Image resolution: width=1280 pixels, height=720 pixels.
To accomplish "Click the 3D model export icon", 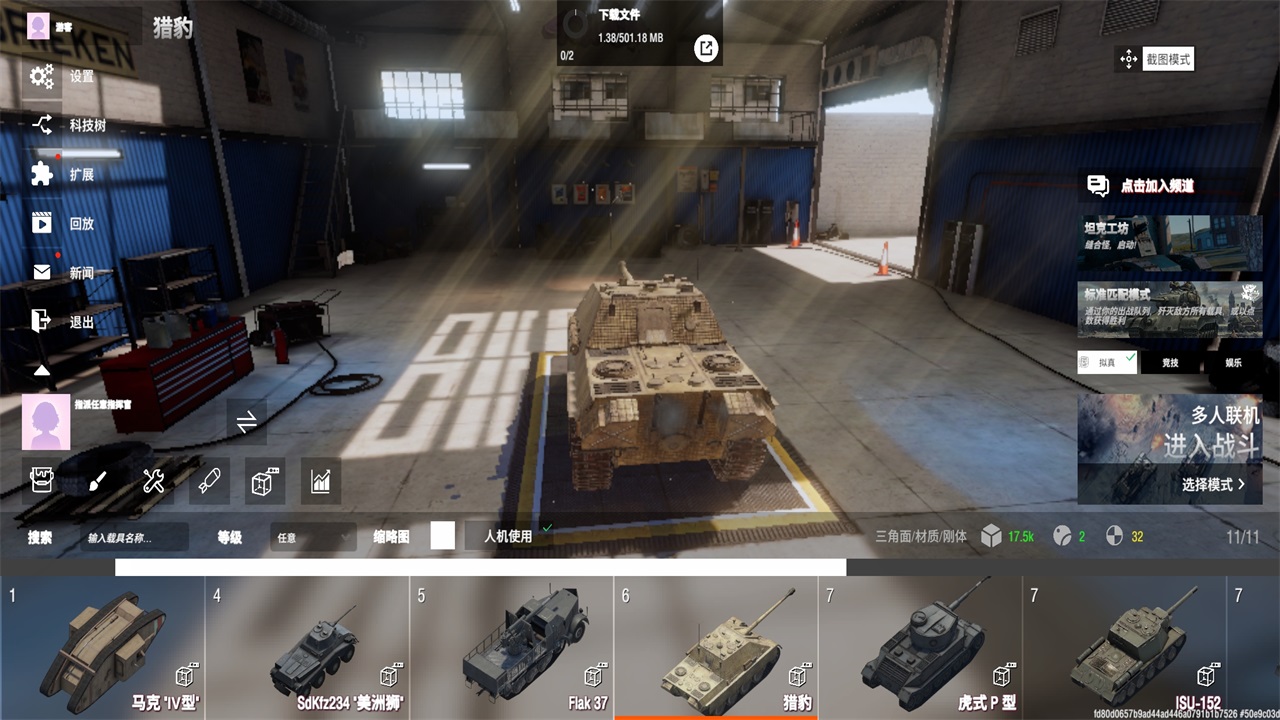I will [x=262, y=481].
